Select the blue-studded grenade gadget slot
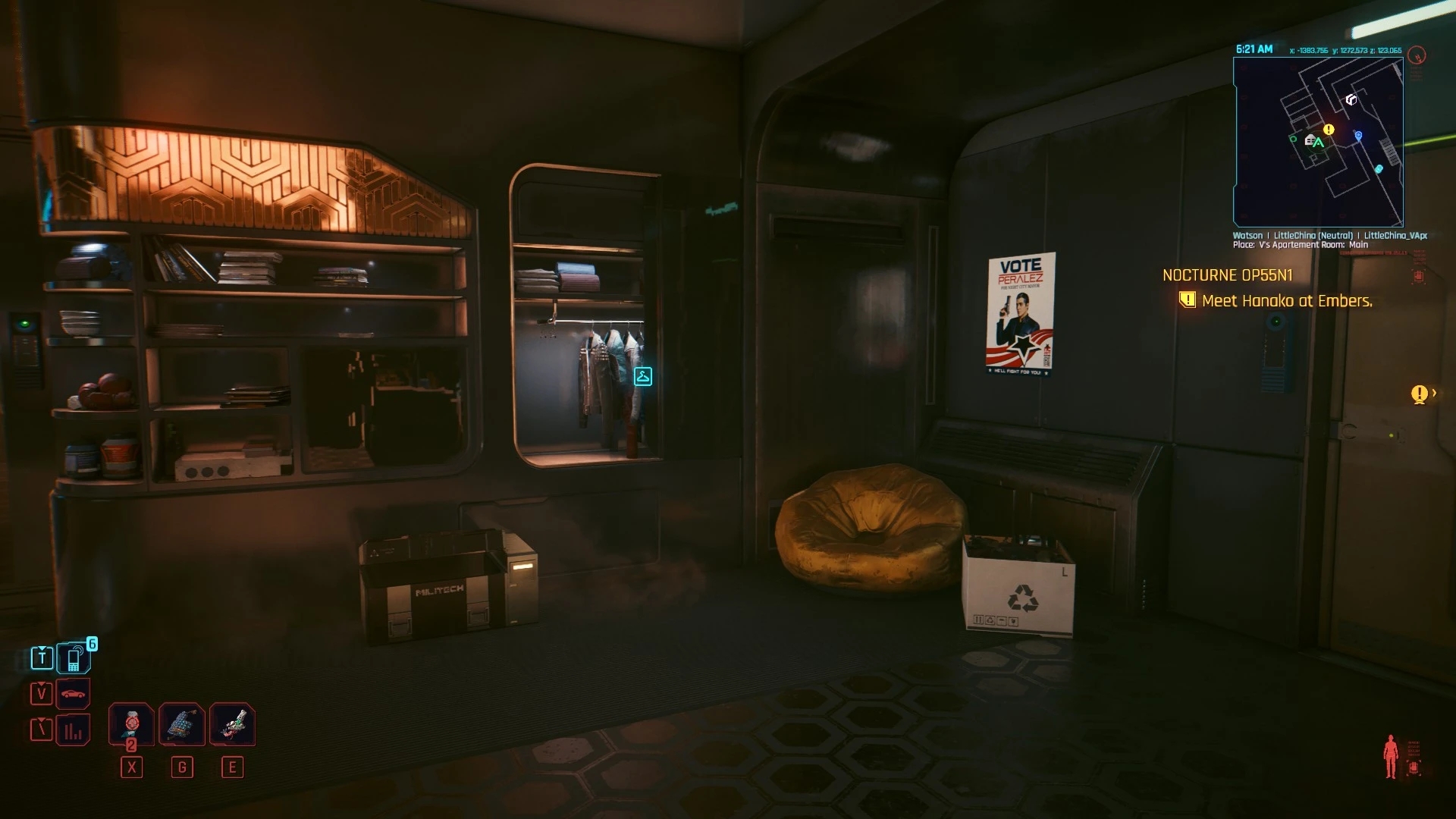Image resolution: width=1456 pixels, height=819 pixels. (181, 724)
